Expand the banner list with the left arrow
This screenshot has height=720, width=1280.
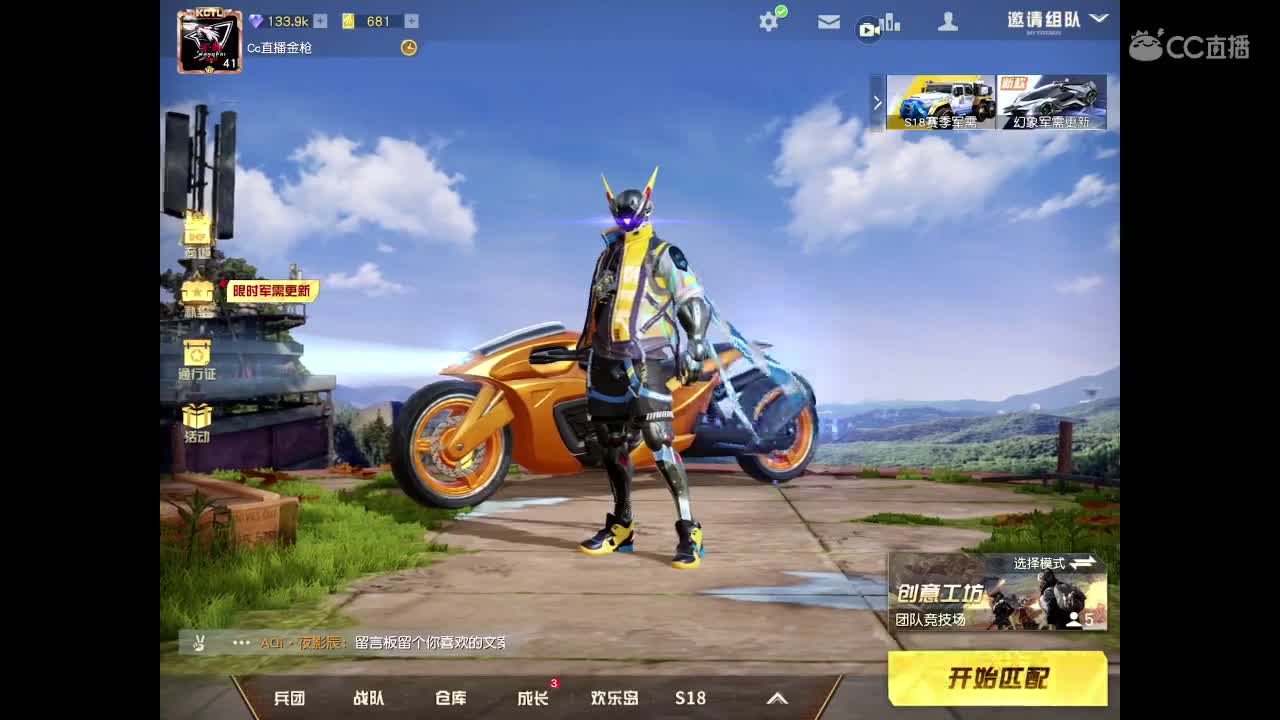pyautogui.click(x=877, y=102)
